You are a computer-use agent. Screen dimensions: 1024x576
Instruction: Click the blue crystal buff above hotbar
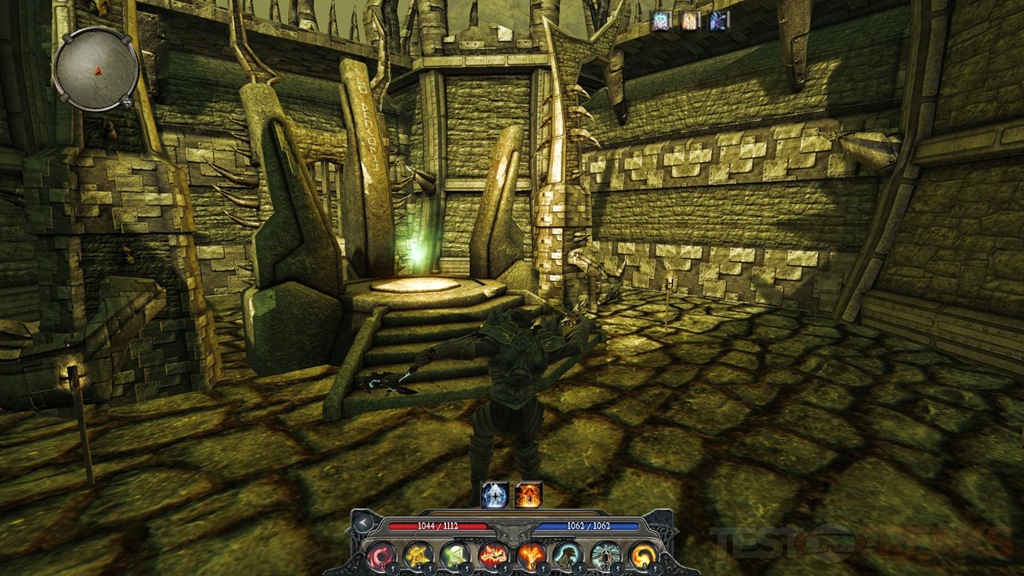(x=495, y=495)
